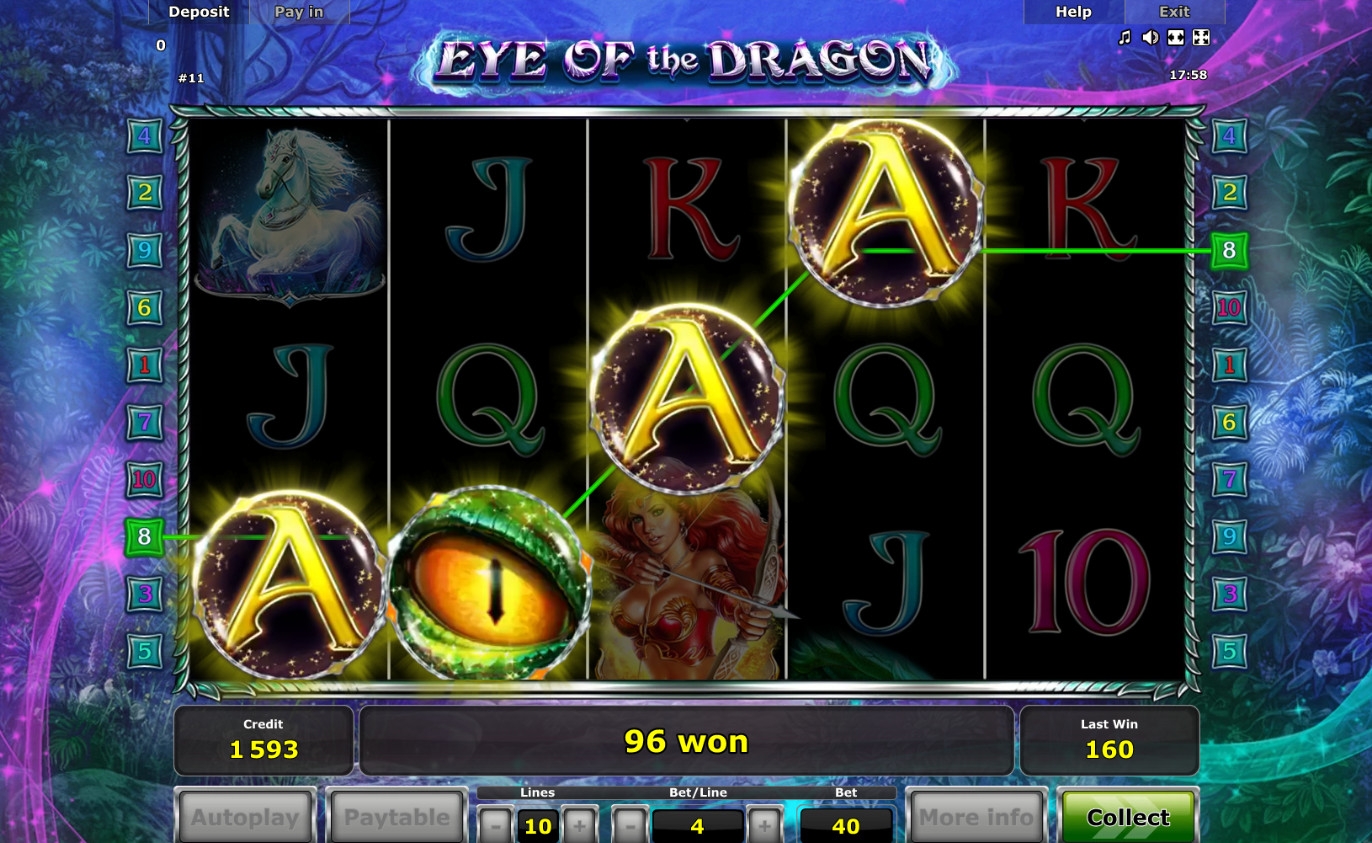Collect the winnings with the green button
This screenshot has width=1372, height=843.
[x=1128, y=817]
